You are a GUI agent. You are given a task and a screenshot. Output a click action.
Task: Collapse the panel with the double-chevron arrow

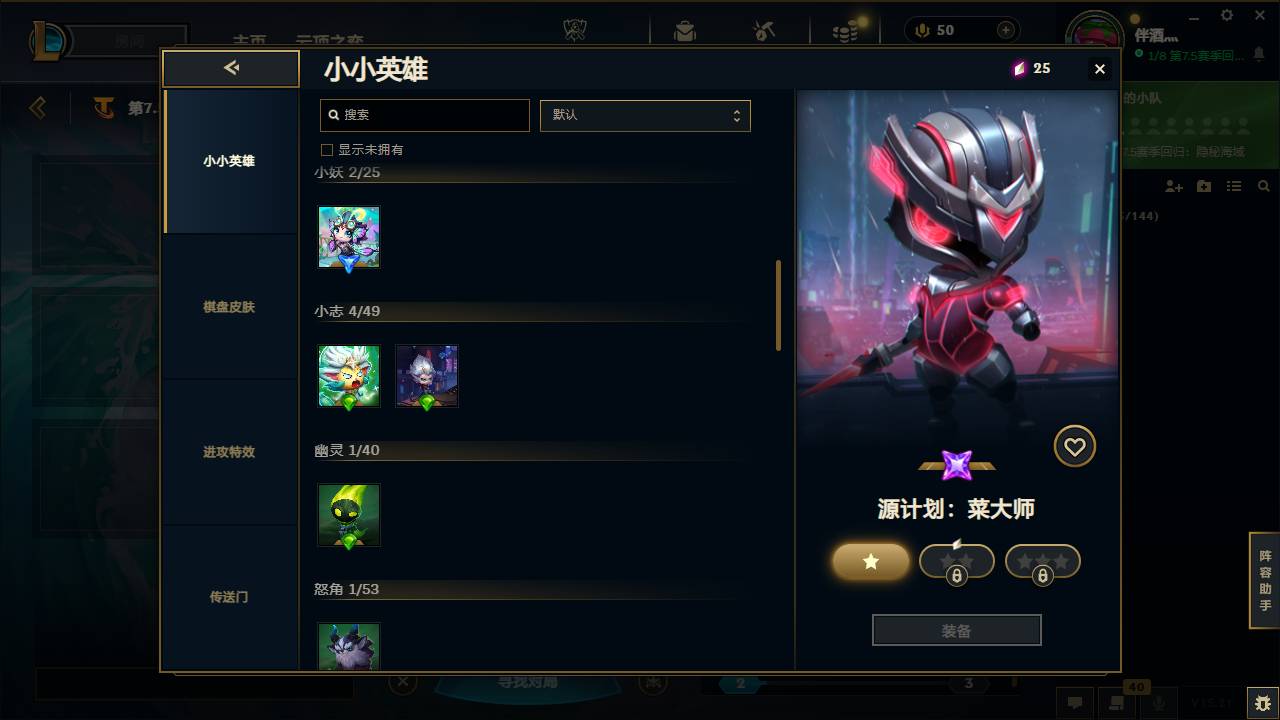(x=231, y=68)
